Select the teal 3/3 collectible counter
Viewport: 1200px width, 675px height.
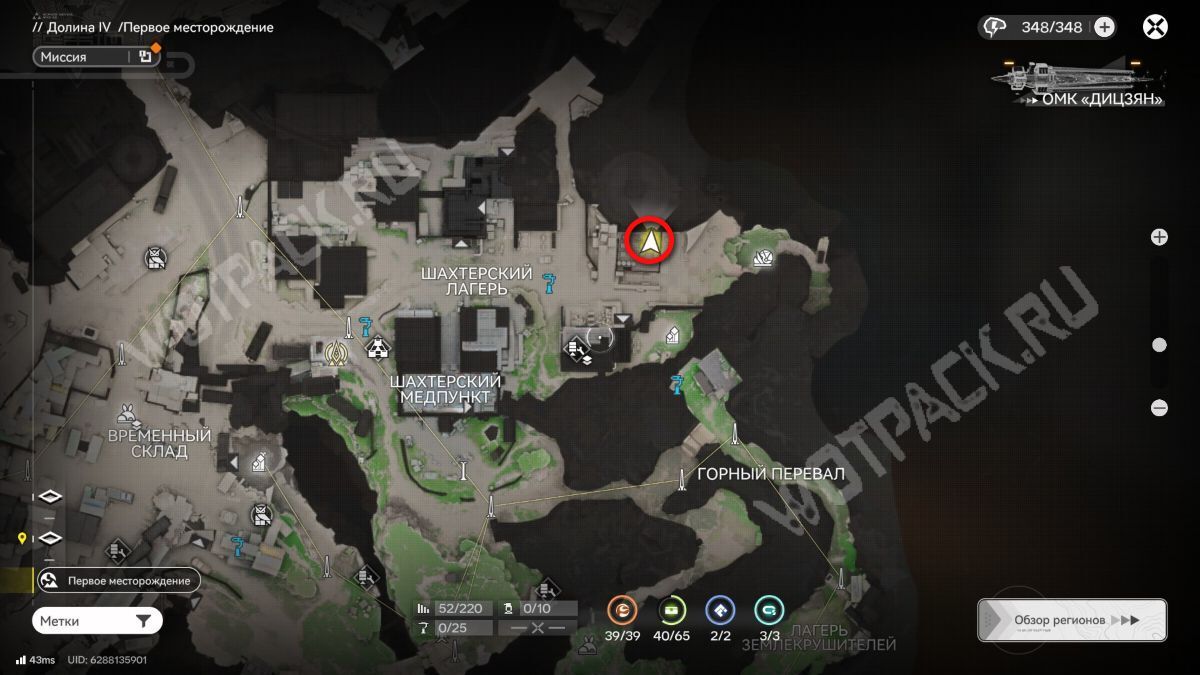click(769, 609)
